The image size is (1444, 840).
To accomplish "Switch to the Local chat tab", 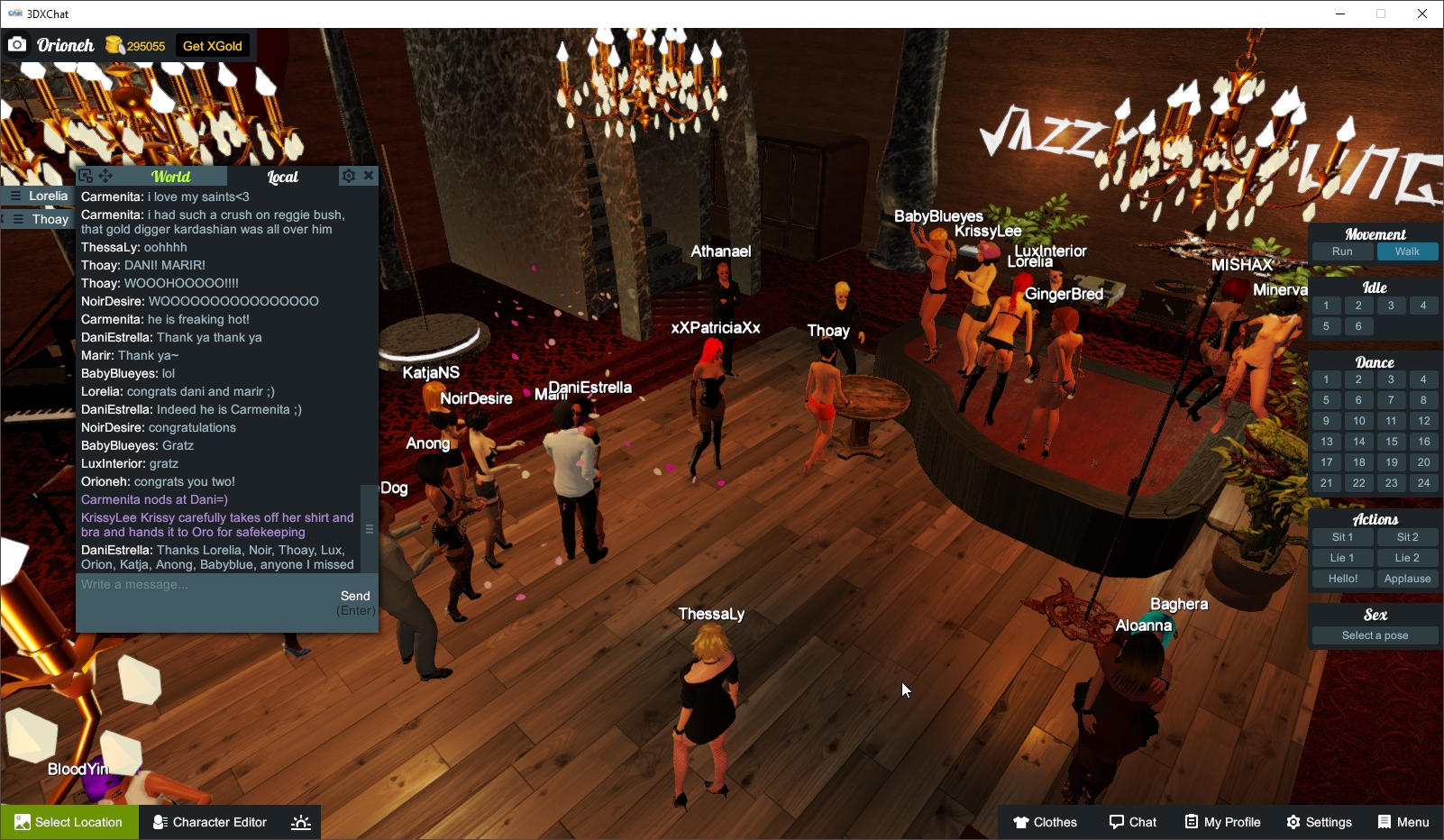I will coord(283,176).
